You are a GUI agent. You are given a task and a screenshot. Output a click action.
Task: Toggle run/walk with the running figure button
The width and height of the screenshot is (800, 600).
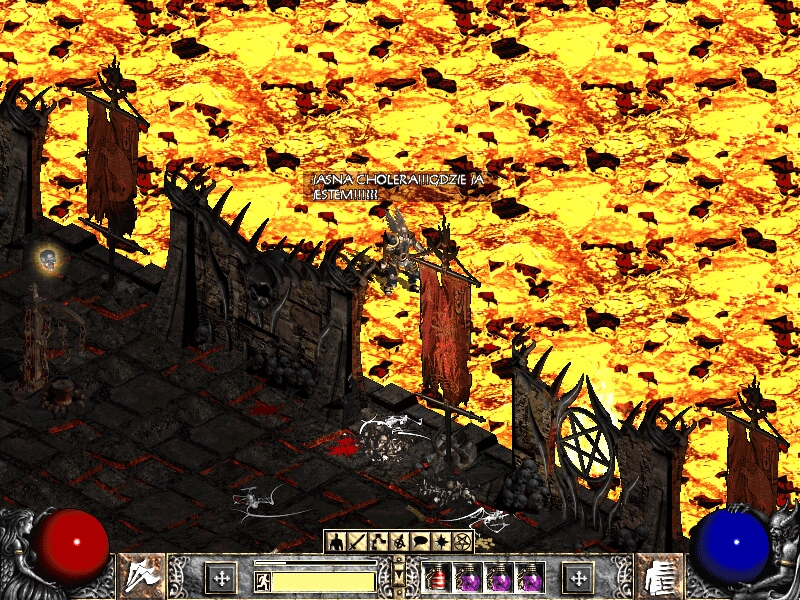pos(263,578)
